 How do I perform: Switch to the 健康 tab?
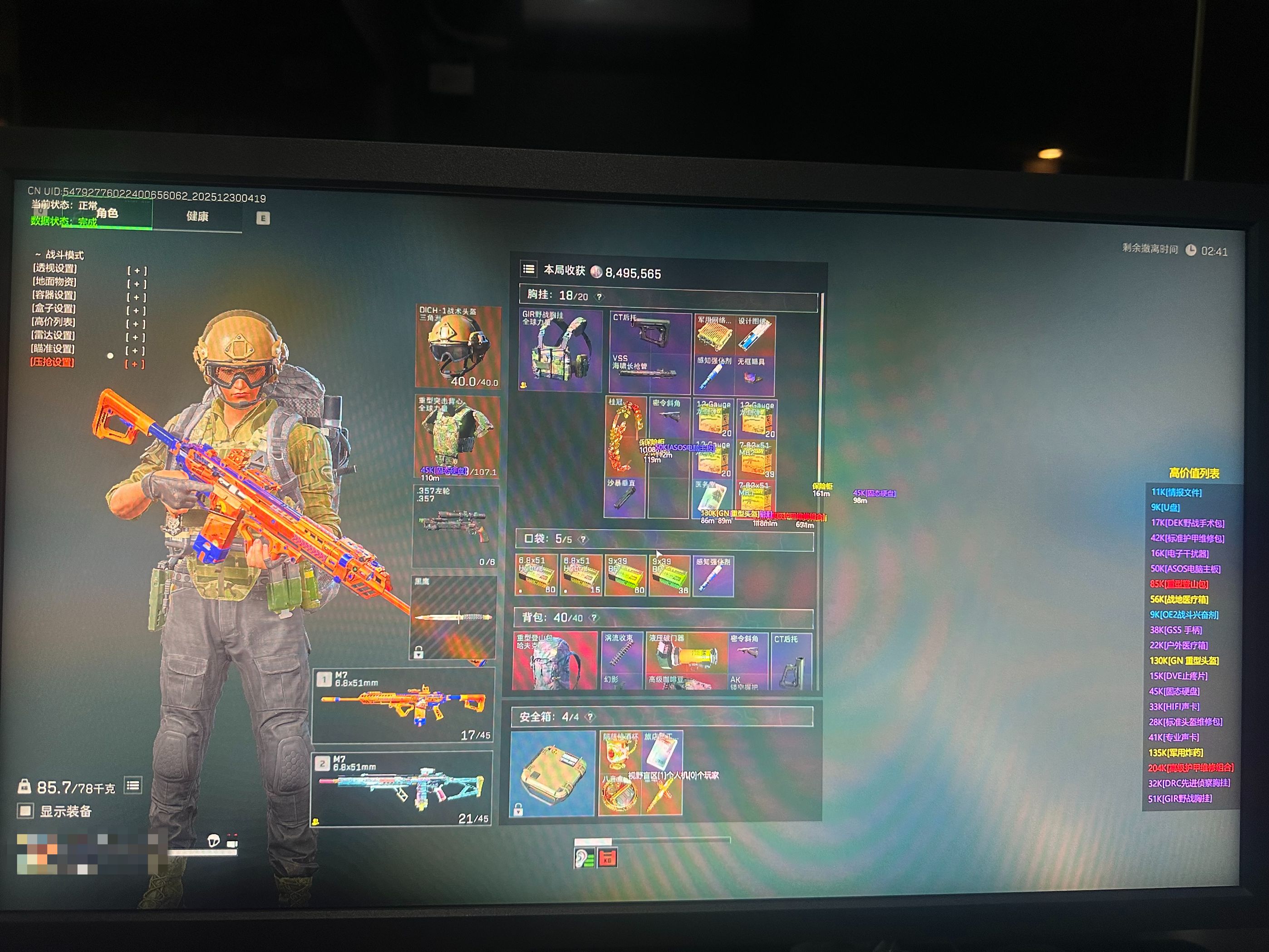coord(197,216)
